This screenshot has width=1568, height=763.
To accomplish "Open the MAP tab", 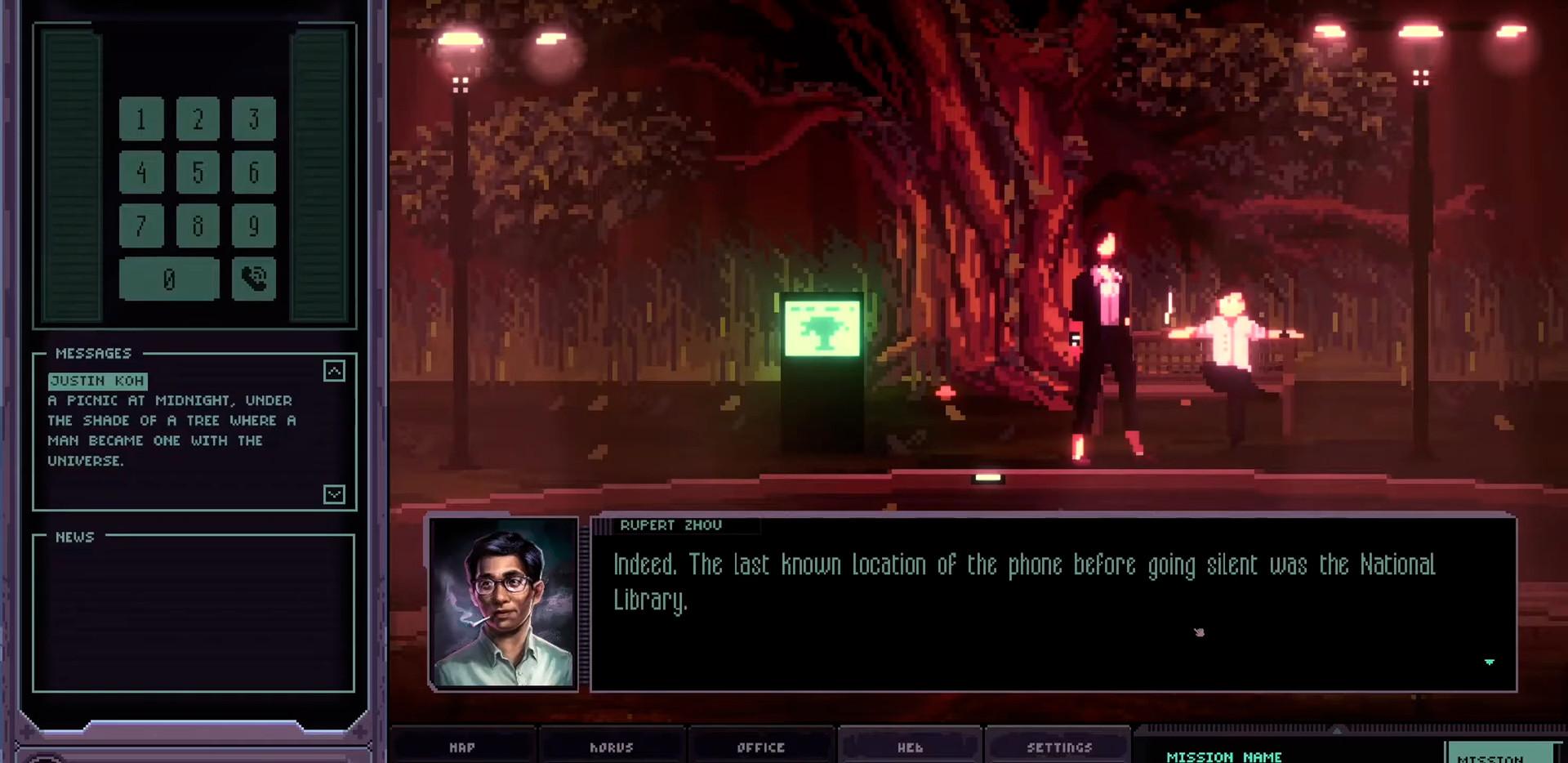I will 462,747.
